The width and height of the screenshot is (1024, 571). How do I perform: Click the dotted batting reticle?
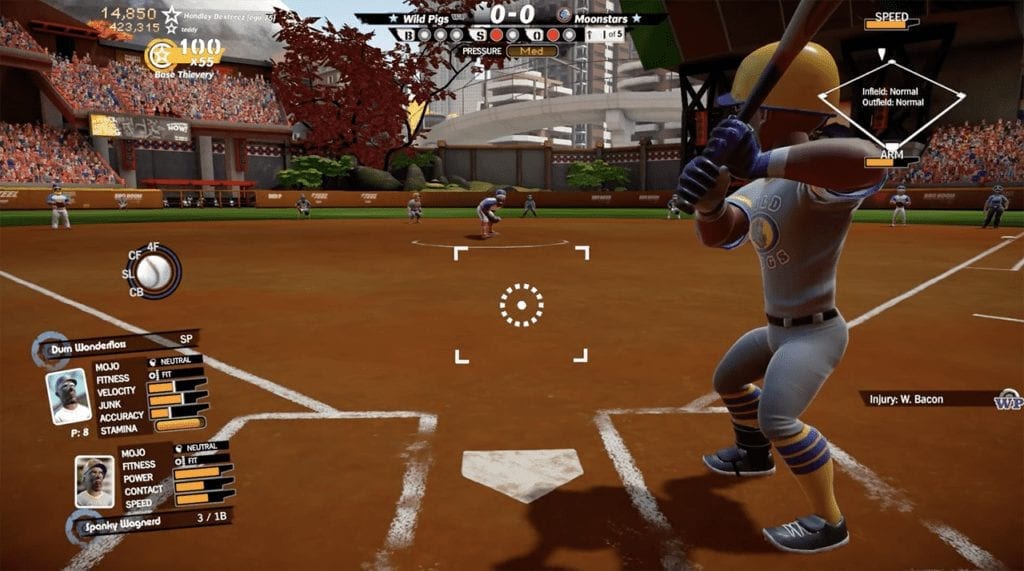pos(521,304)
